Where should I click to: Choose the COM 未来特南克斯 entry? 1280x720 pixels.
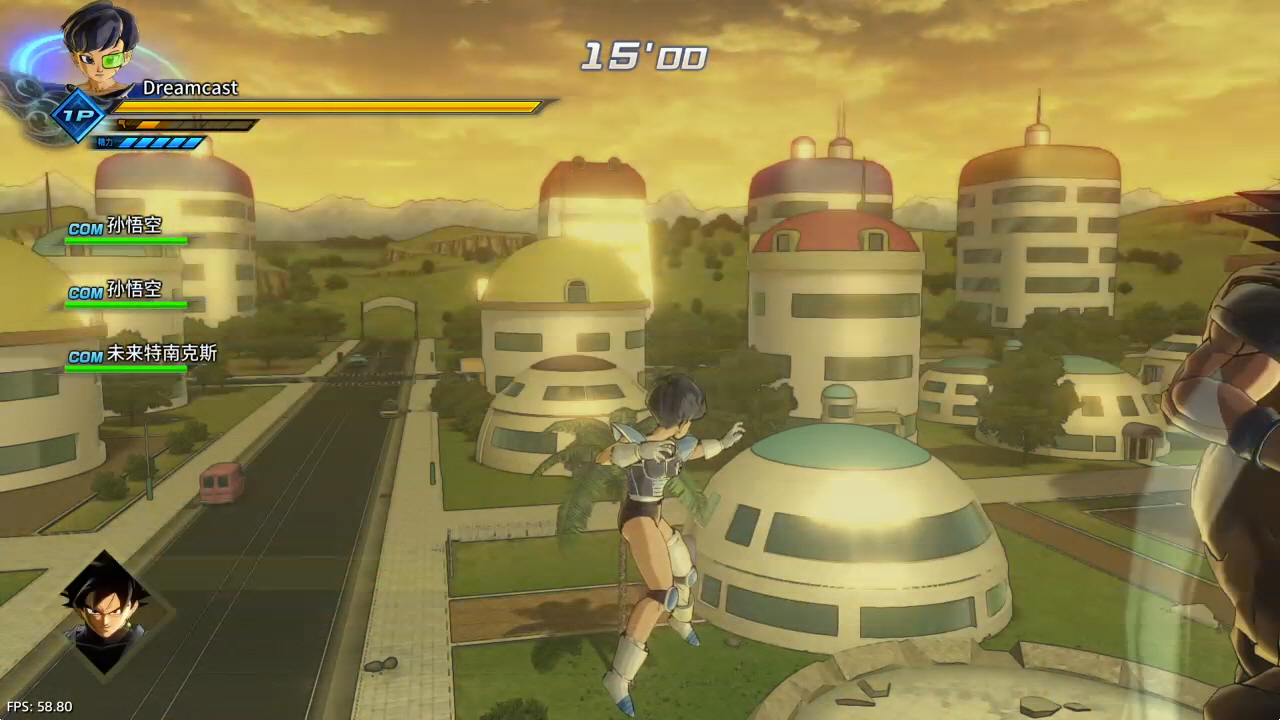point(142,355)
